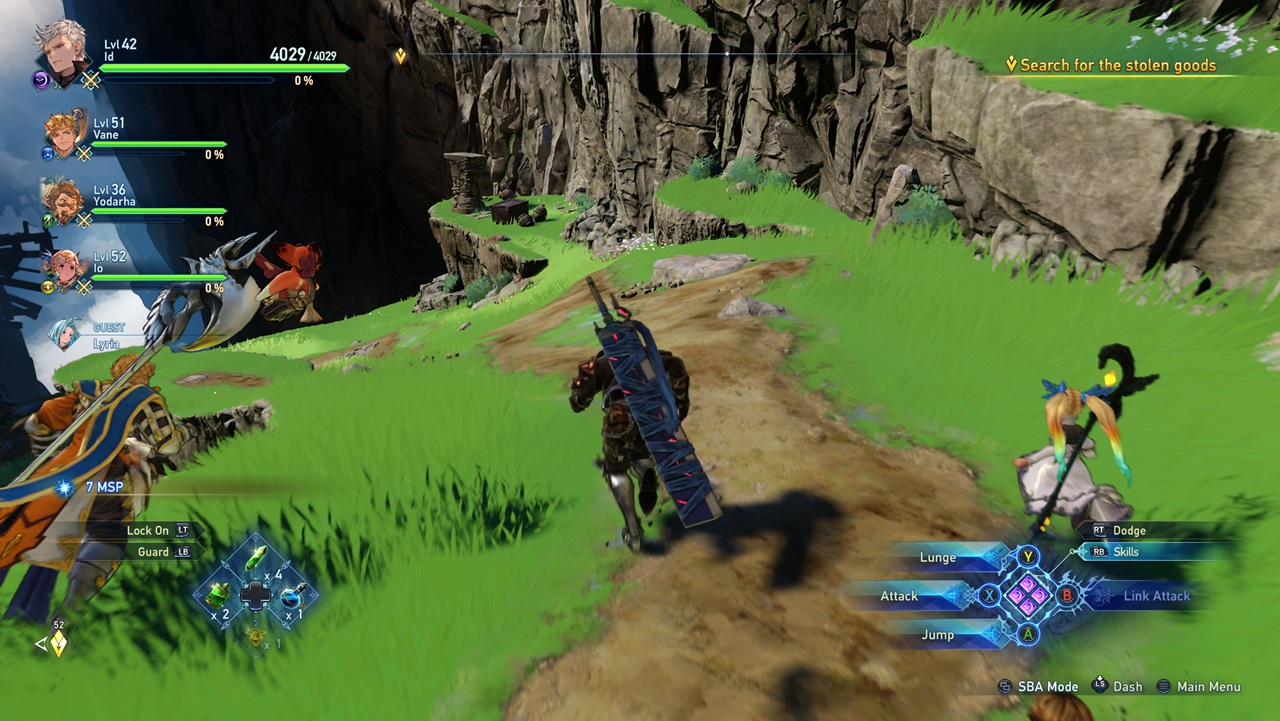Select Lyria's guest portrait
The image size is (1280, 721).
coord(65,333)
